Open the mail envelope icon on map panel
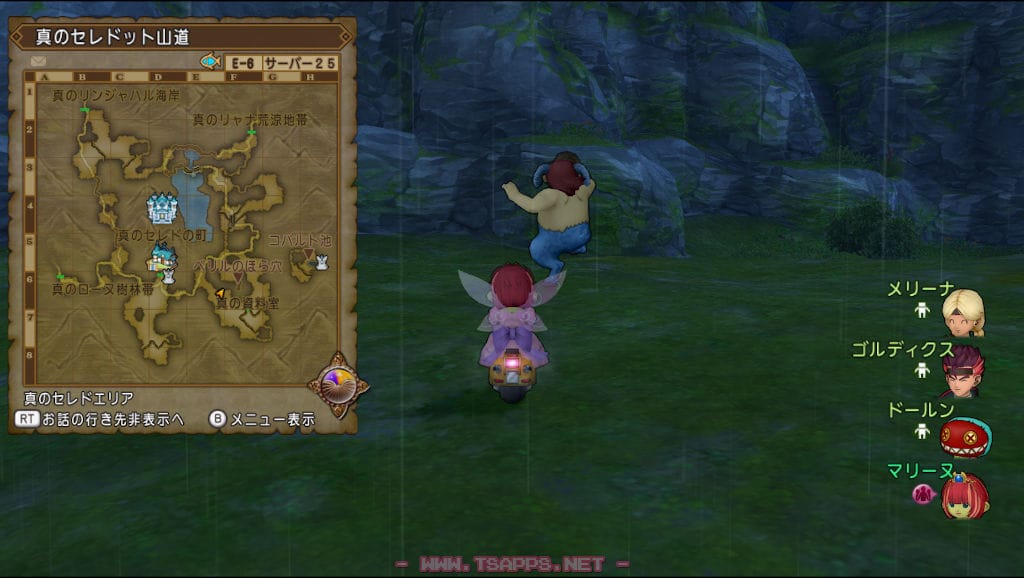This screenshot has width=1024, height=578. pyautogui.click(x=39, y=62)
